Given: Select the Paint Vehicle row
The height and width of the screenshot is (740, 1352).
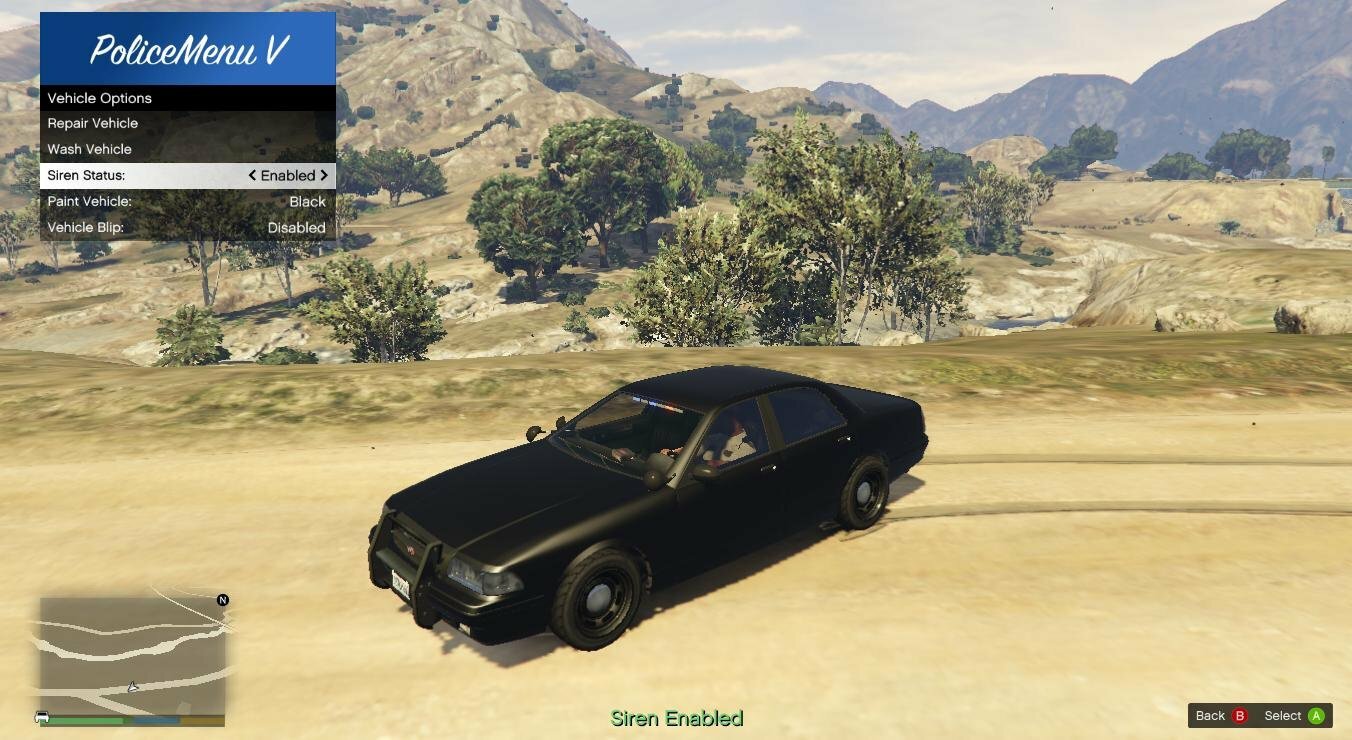Looking at the screenshot, I should click(x=187, y=201).
